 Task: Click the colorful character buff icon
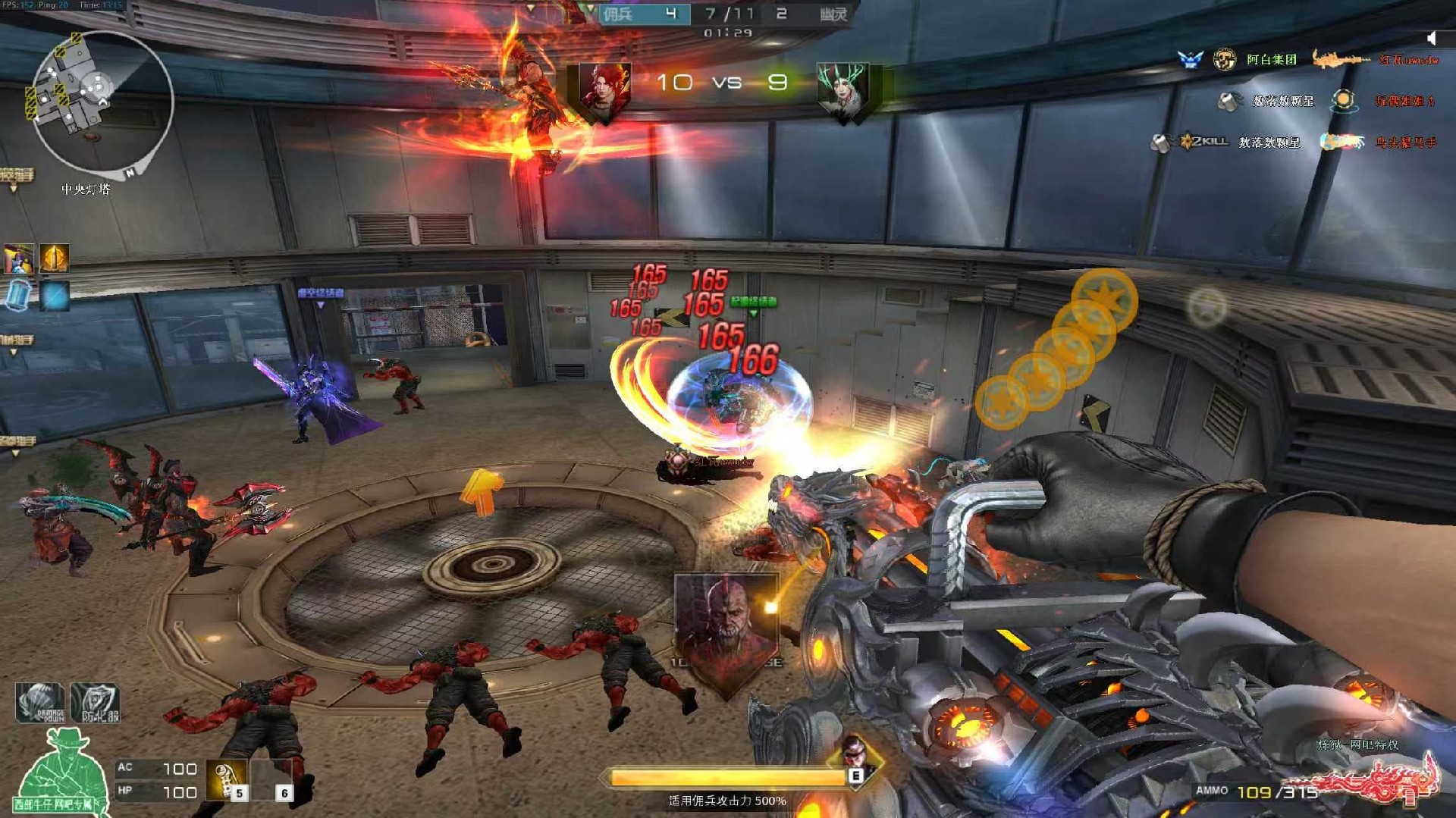click(18, 259)
